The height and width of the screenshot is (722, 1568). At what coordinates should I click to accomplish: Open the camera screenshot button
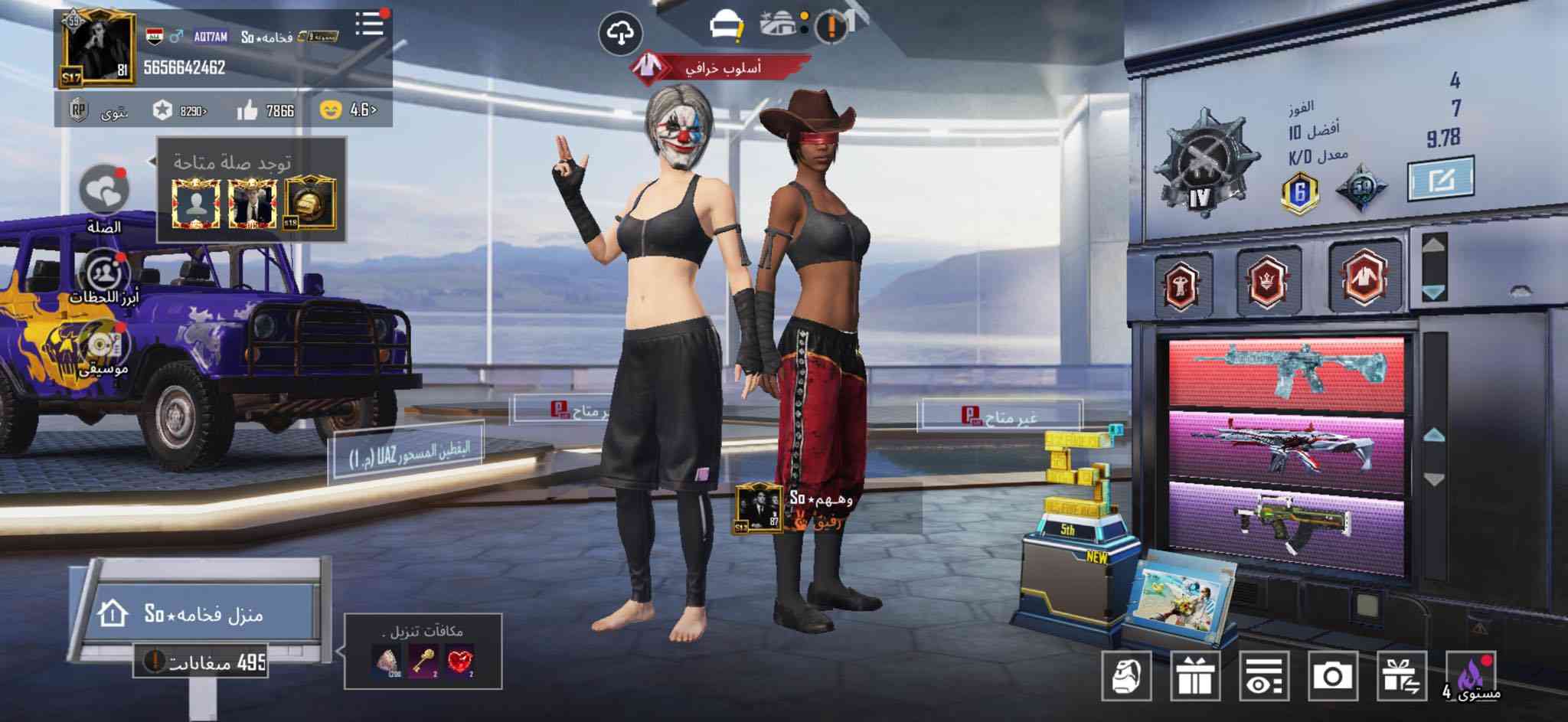[x=1333, y=676]
